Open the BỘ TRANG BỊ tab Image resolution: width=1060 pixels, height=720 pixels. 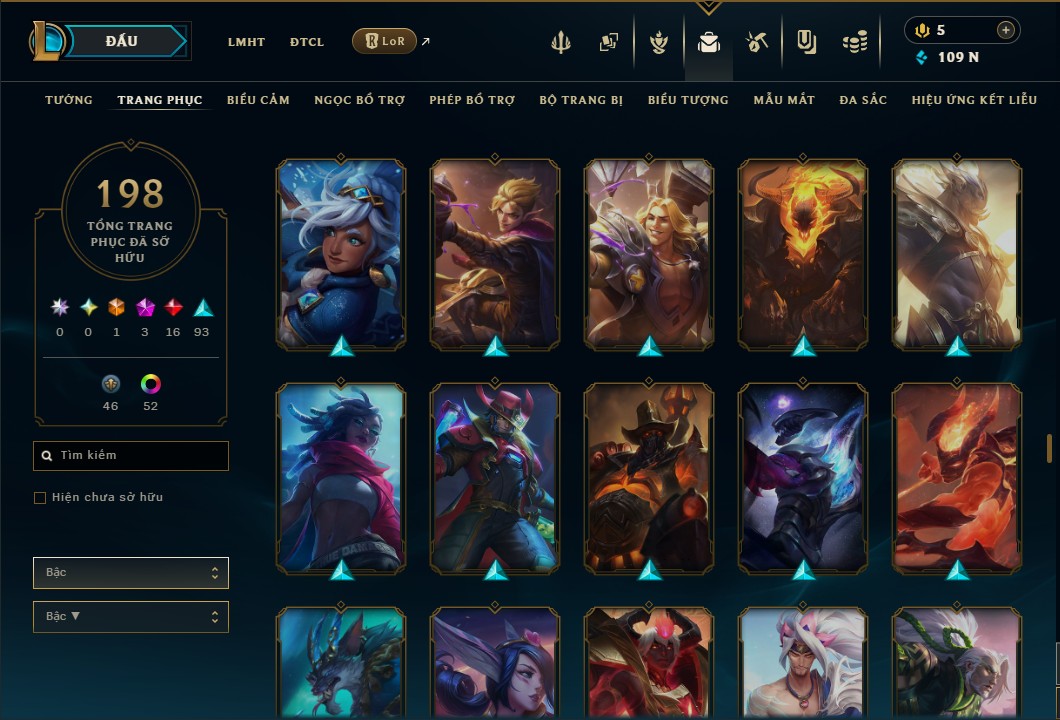(x=581, y=100)
